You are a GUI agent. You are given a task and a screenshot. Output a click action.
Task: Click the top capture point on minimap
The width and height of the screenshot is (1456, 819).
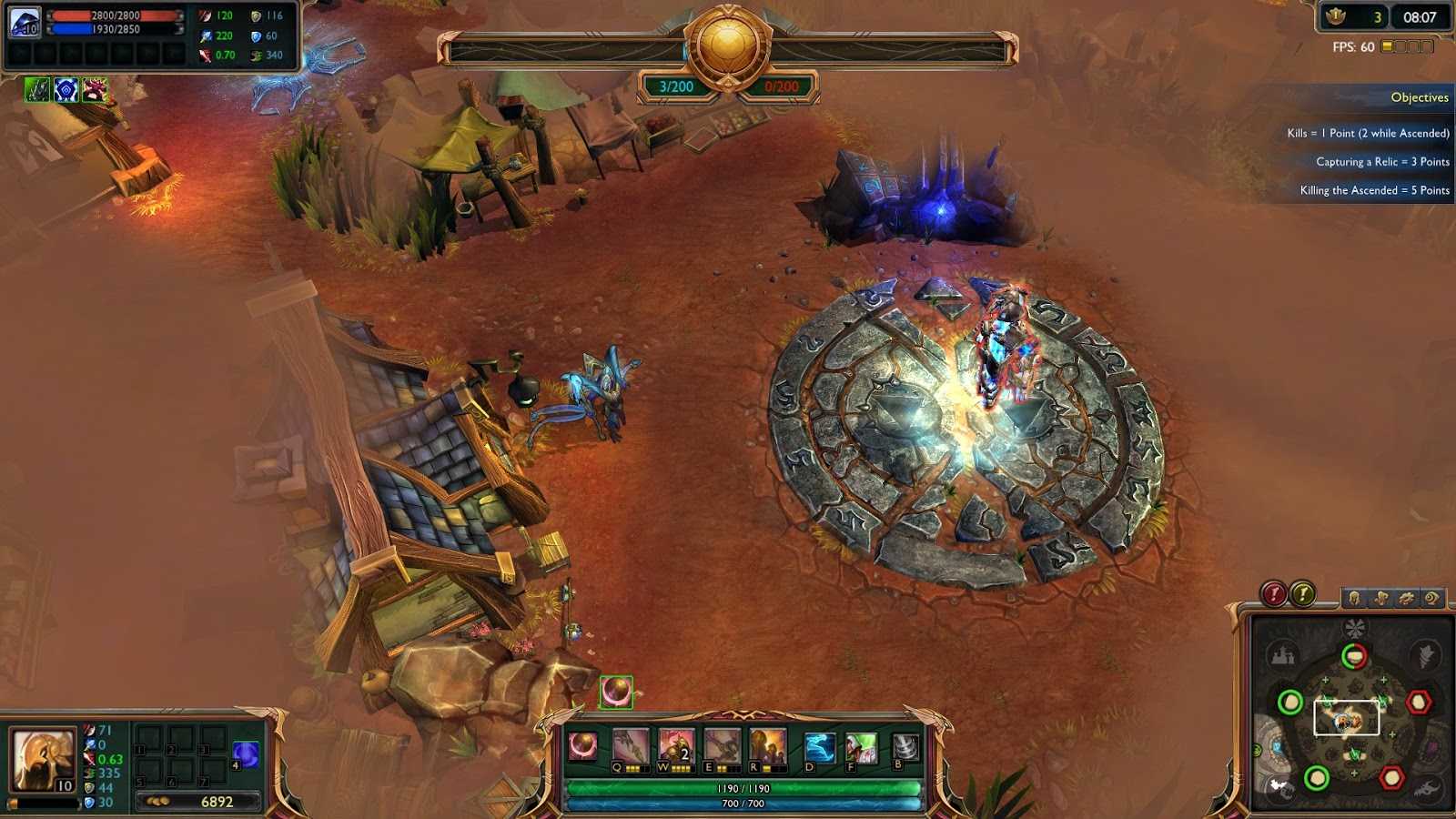click(x=1354, y=656)
